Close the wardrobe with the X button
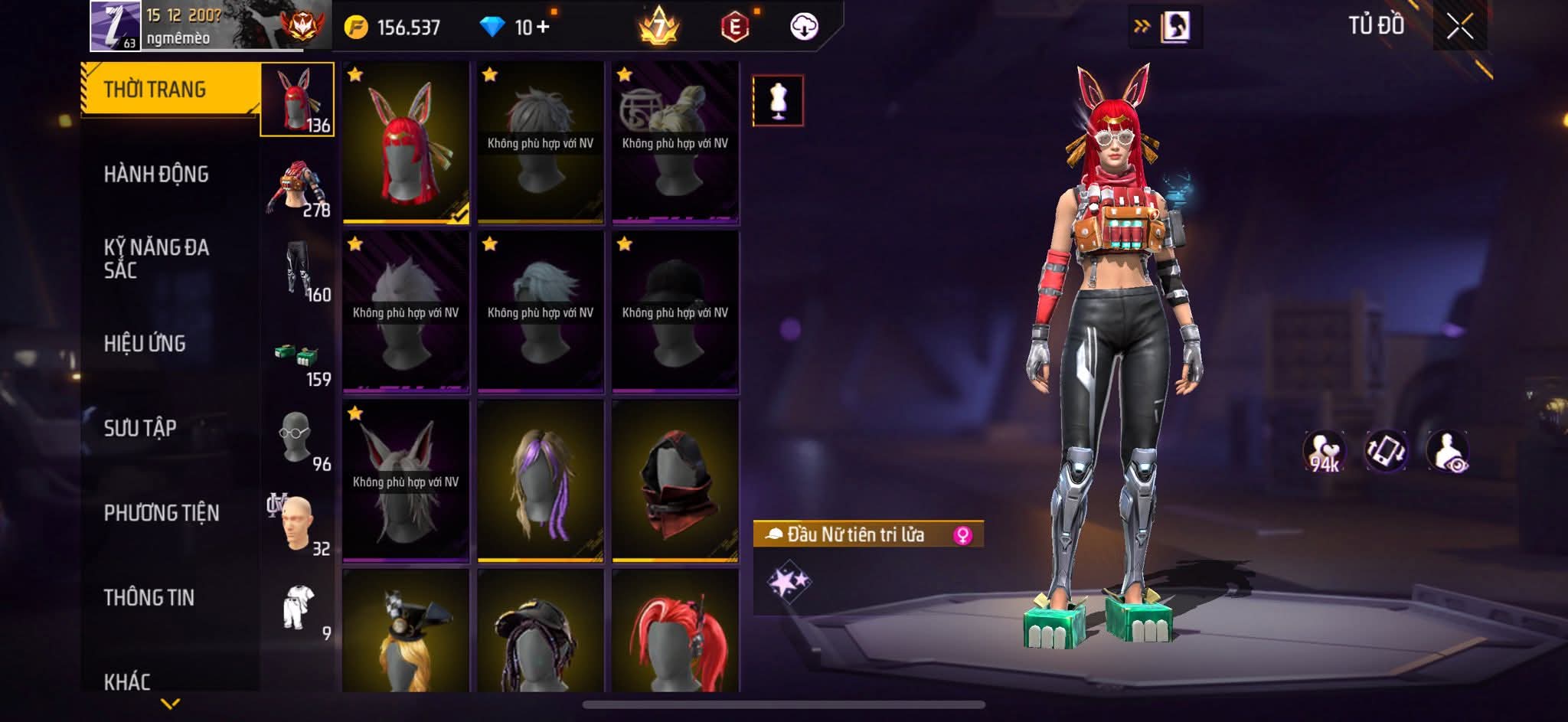 (1459, 28)
